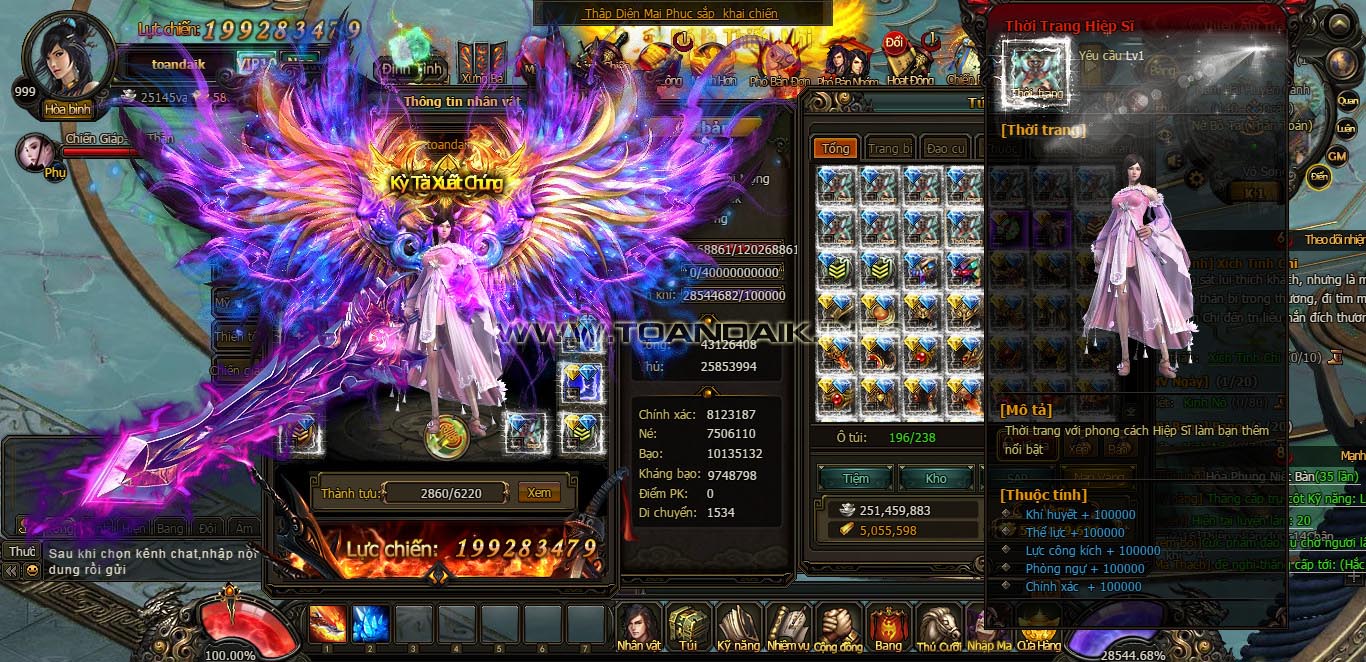The height and width of the screenshot is (662, 1366).
Task: Open the Nhân vật character menu
Action: click(x=638, y=626)
